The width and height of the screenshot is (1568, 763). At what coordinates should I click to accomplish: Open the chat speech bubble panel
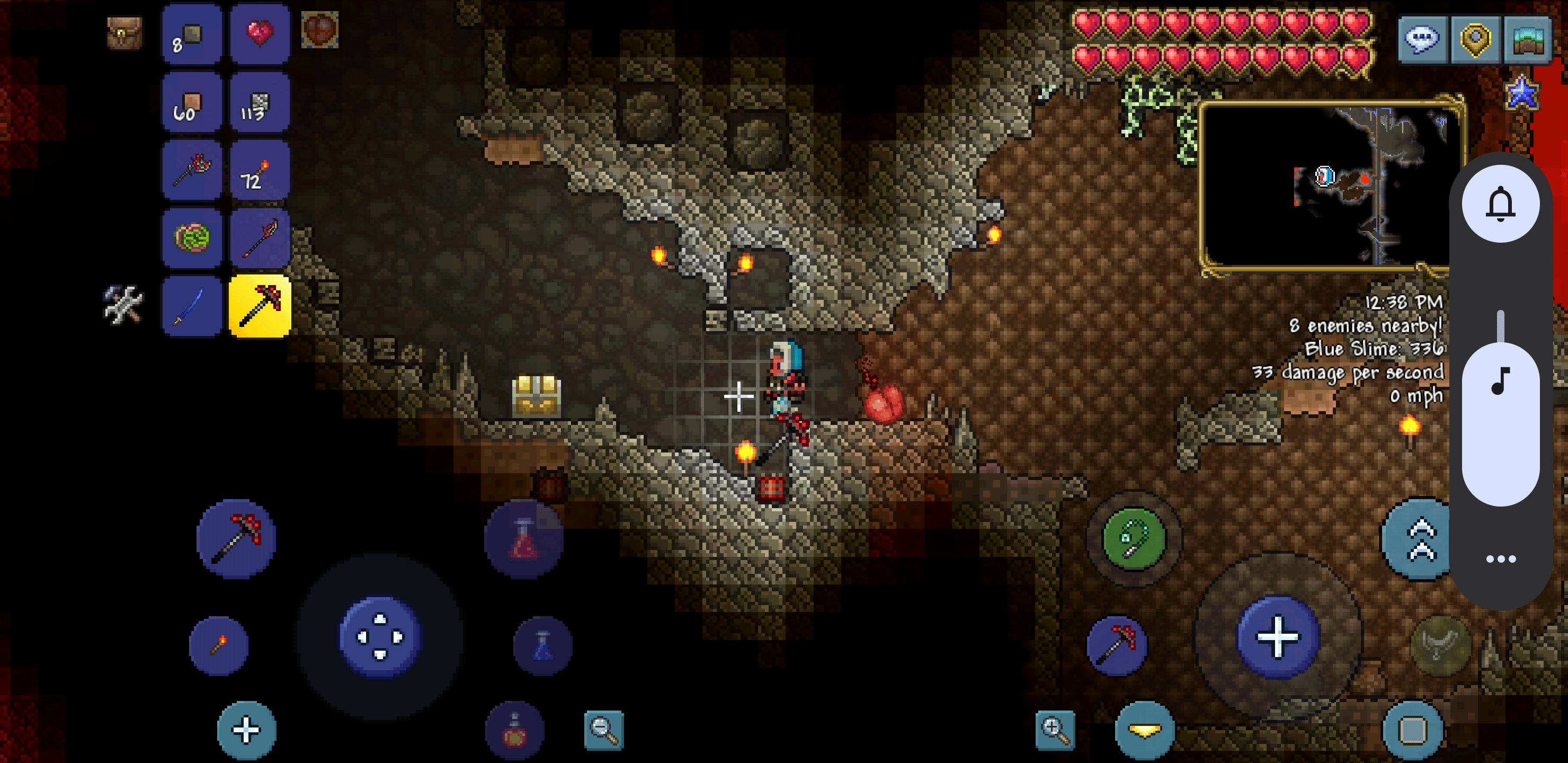pyautogui.click(x=1422, y=39)
